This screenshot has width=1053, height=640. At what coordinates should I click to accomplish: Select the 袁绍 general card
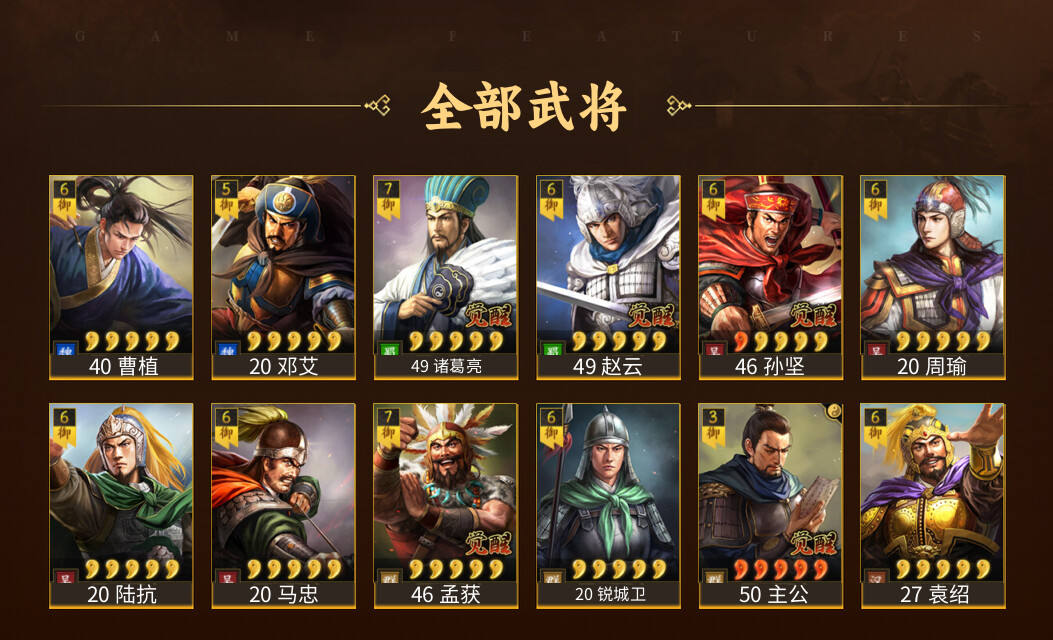(x=932, y=505)
